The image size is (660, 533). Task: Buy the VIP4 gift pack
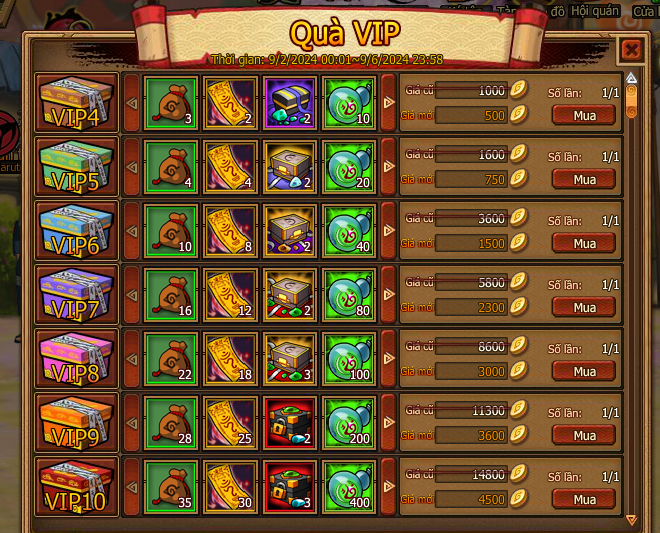(x=584, y=116)
